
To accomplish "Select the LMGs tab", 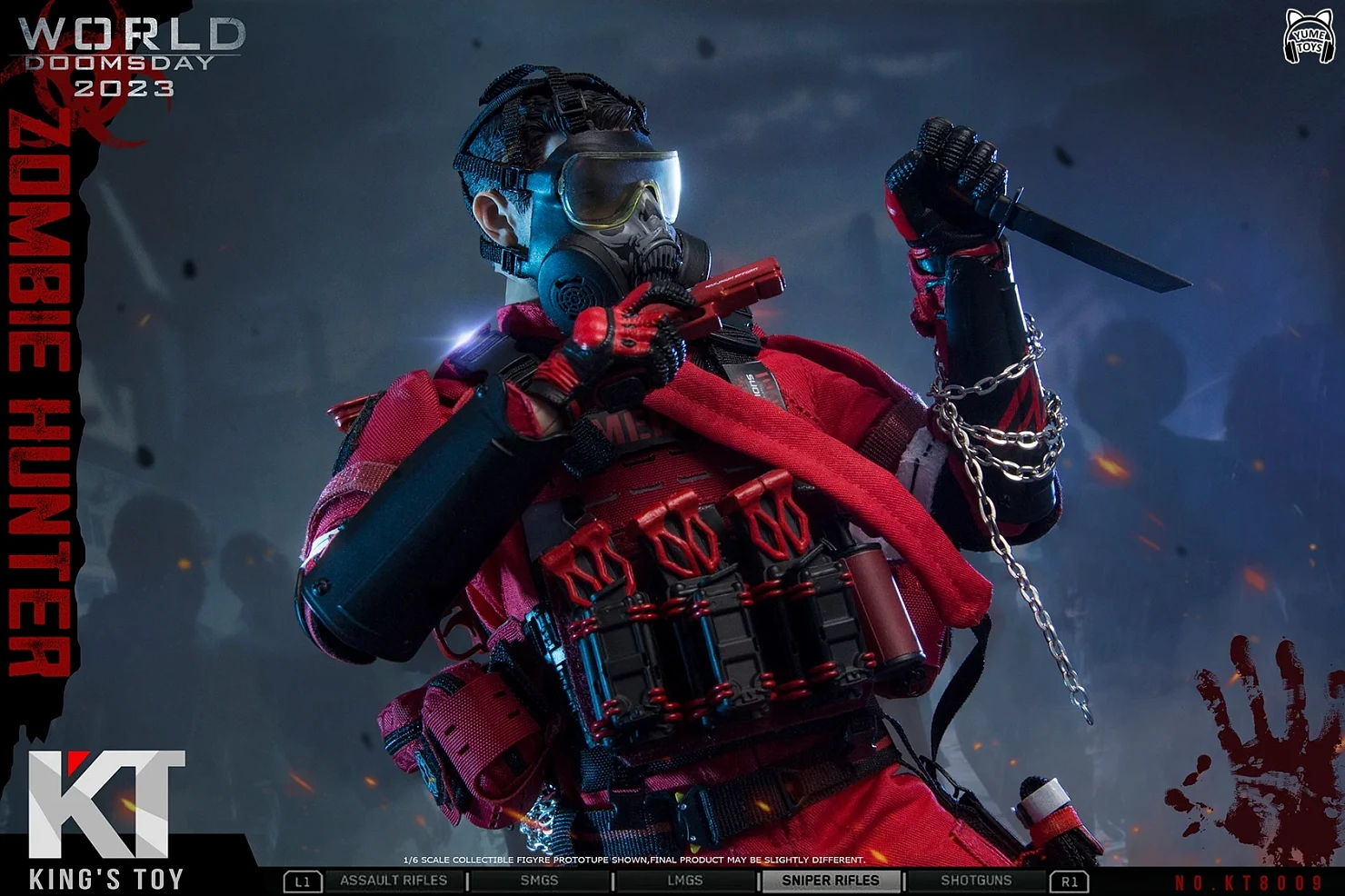I will pyautogui.click(x=684, y=881).
